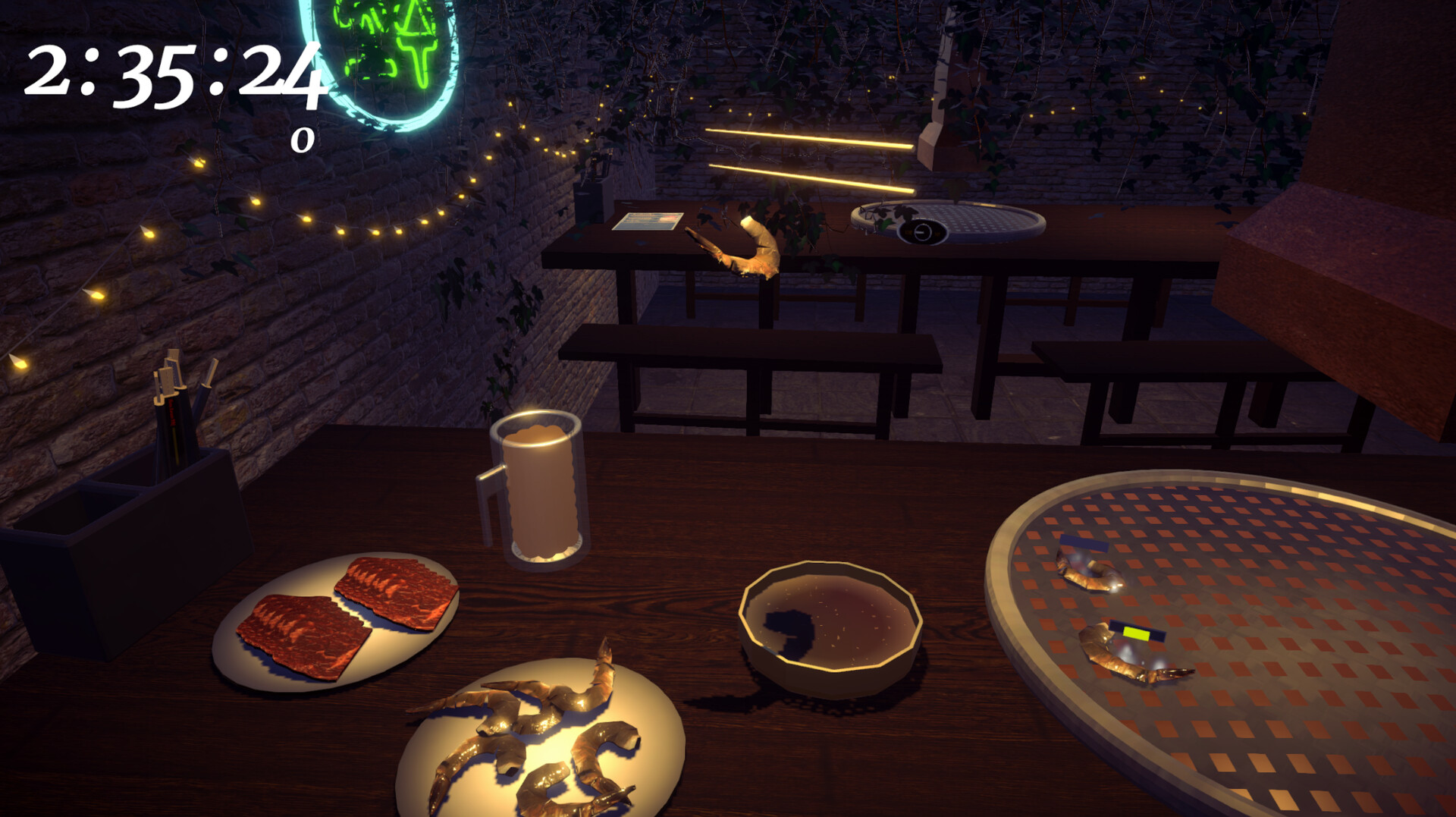Screen dimensions: 1456x817
Task: Click the shrimp's green cooking progress bar
Action: [x=1137, y=634]
